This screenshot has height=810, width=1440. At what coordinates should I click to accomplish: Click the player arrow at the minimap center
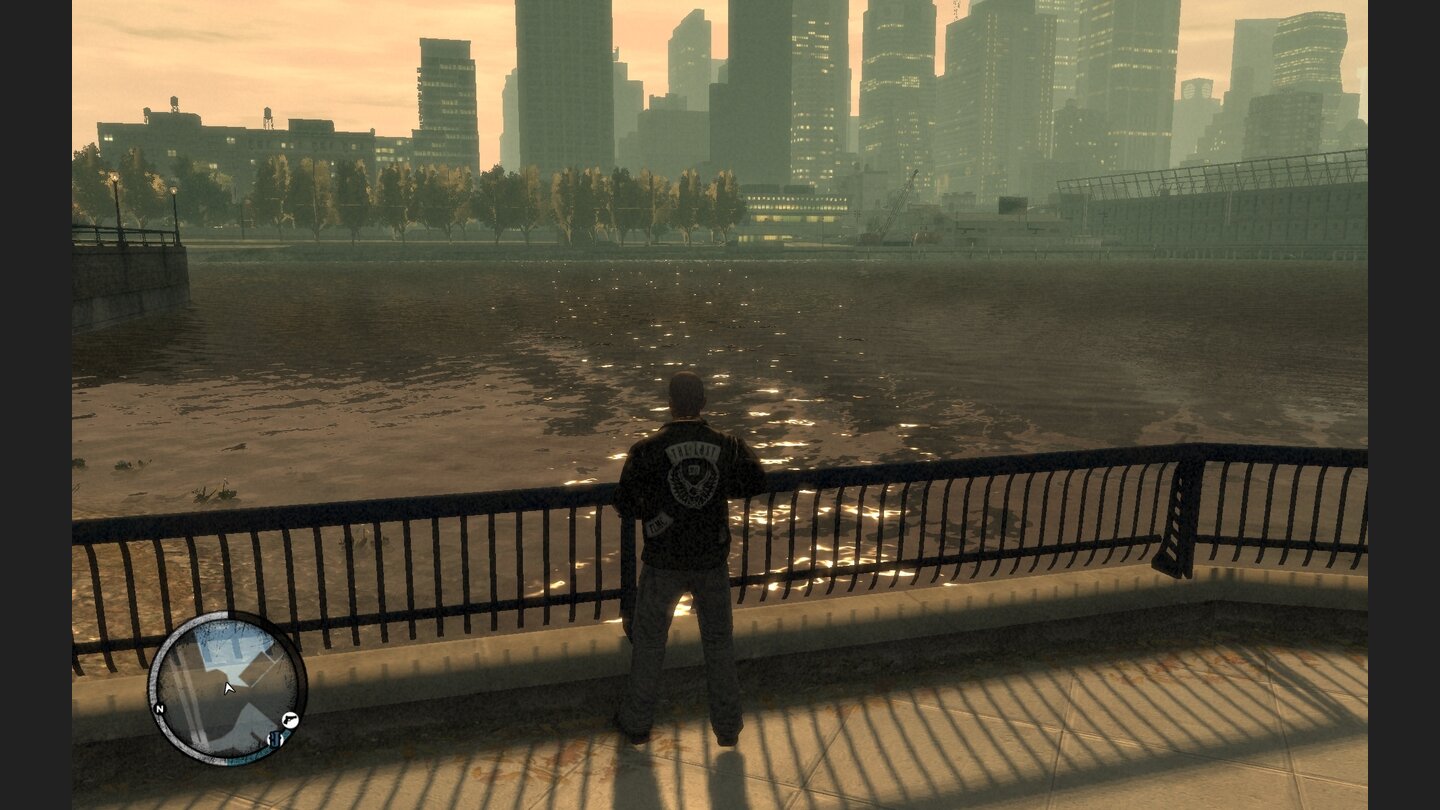click(x=228, y=689)
